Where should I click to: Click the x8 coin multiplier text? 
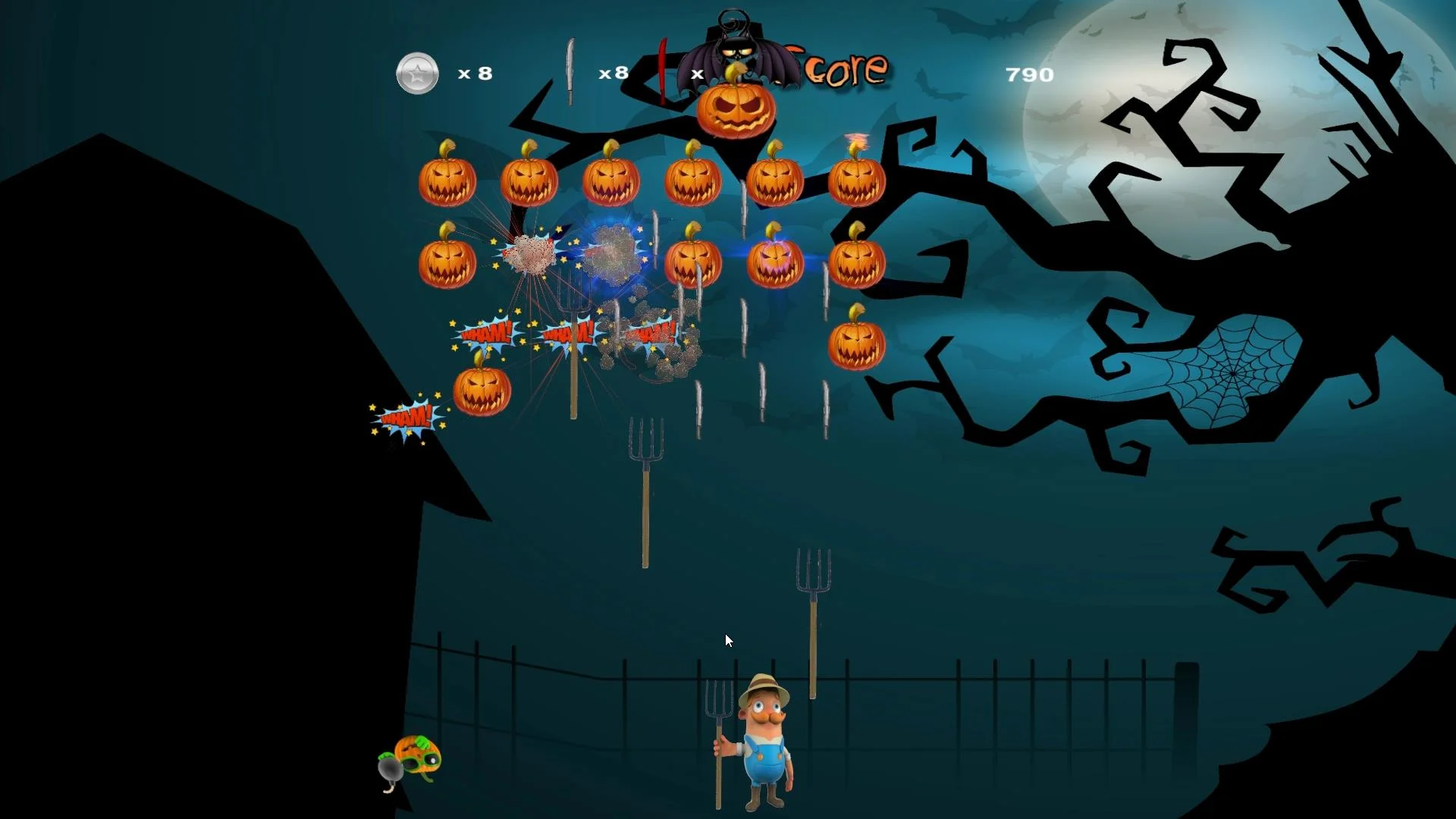coord(475,73)
